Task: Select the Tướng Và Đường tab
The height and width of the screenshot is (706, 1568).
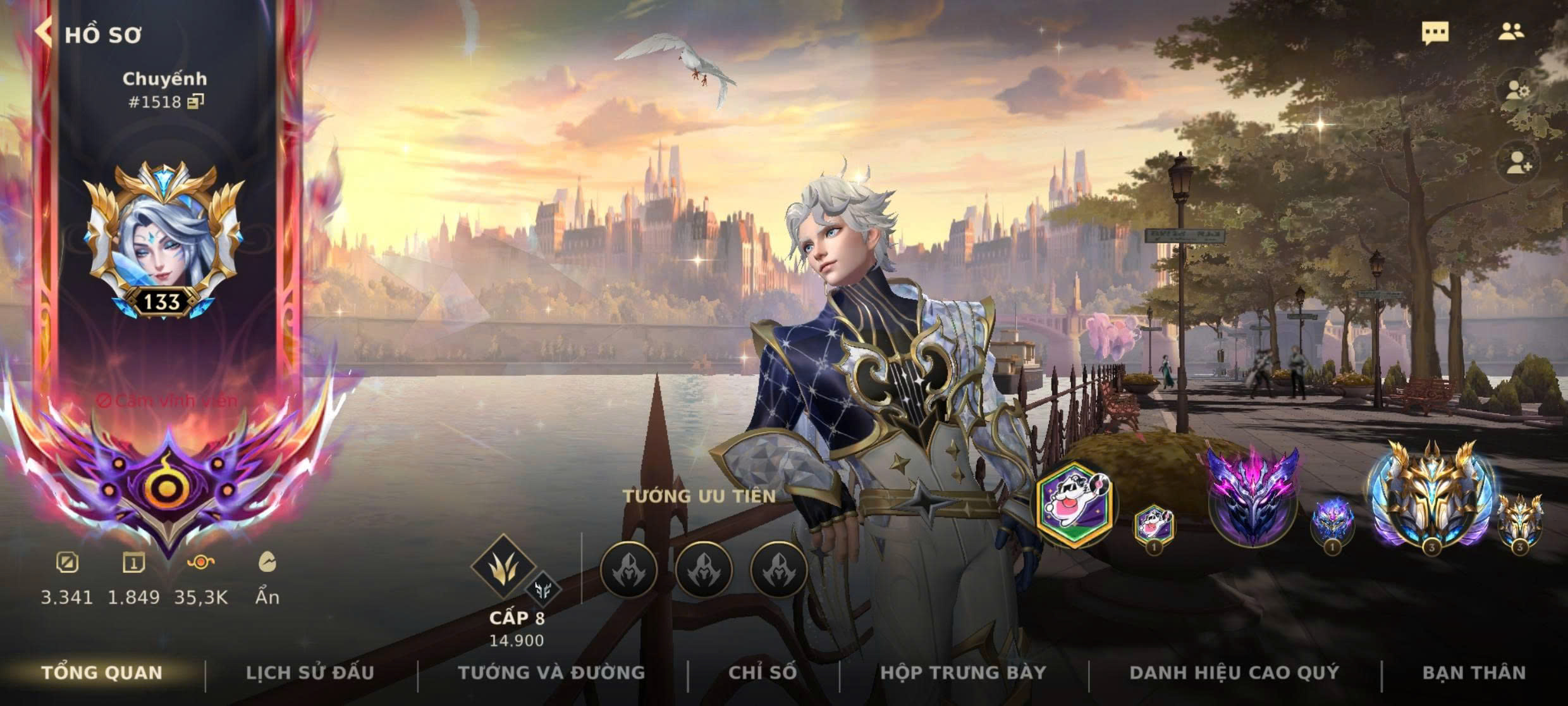Action: (x=551, y=672)
